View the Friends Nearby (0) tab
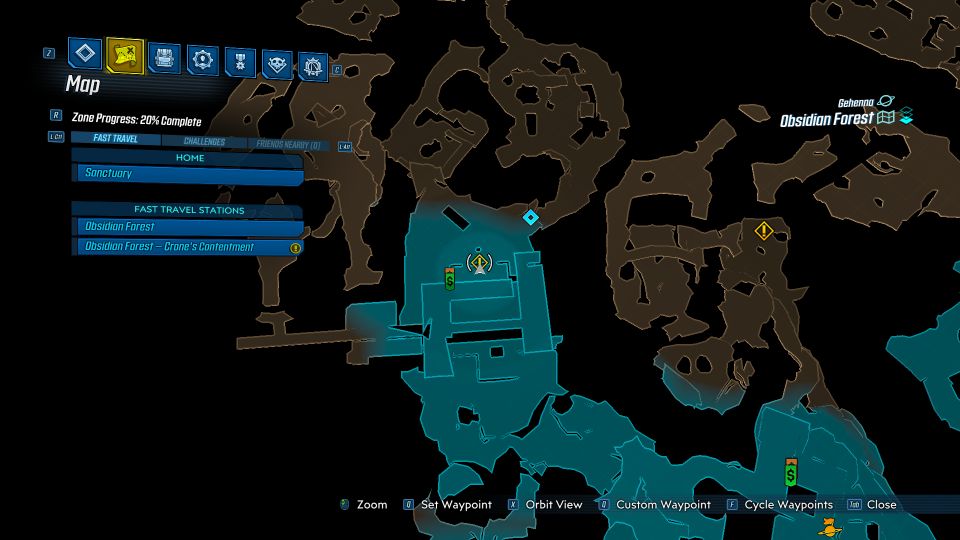Viewport: 960px width, 540px height. (x=288, y=144)
